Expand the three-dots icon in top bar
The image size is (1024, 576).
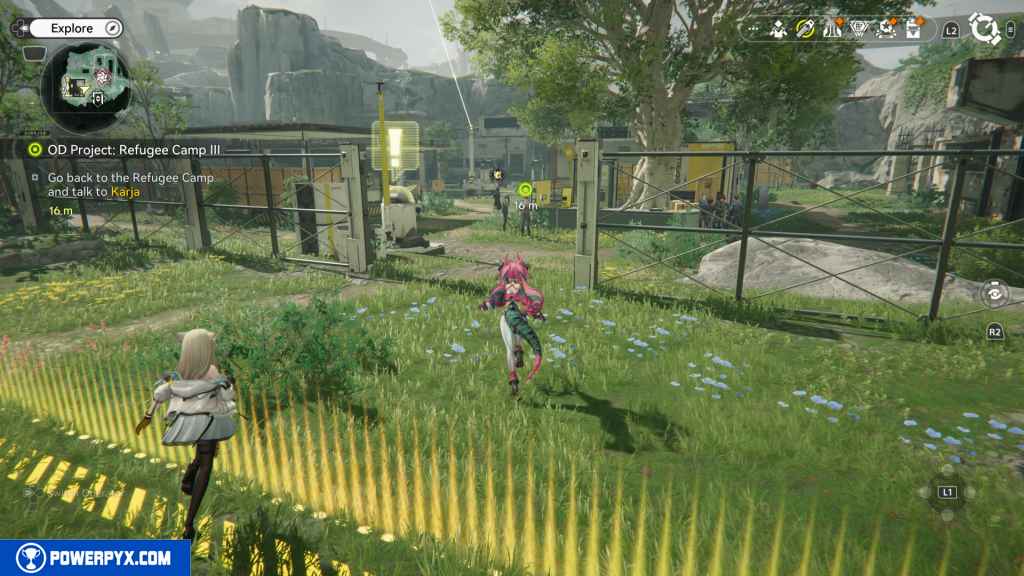pos(754,29)
